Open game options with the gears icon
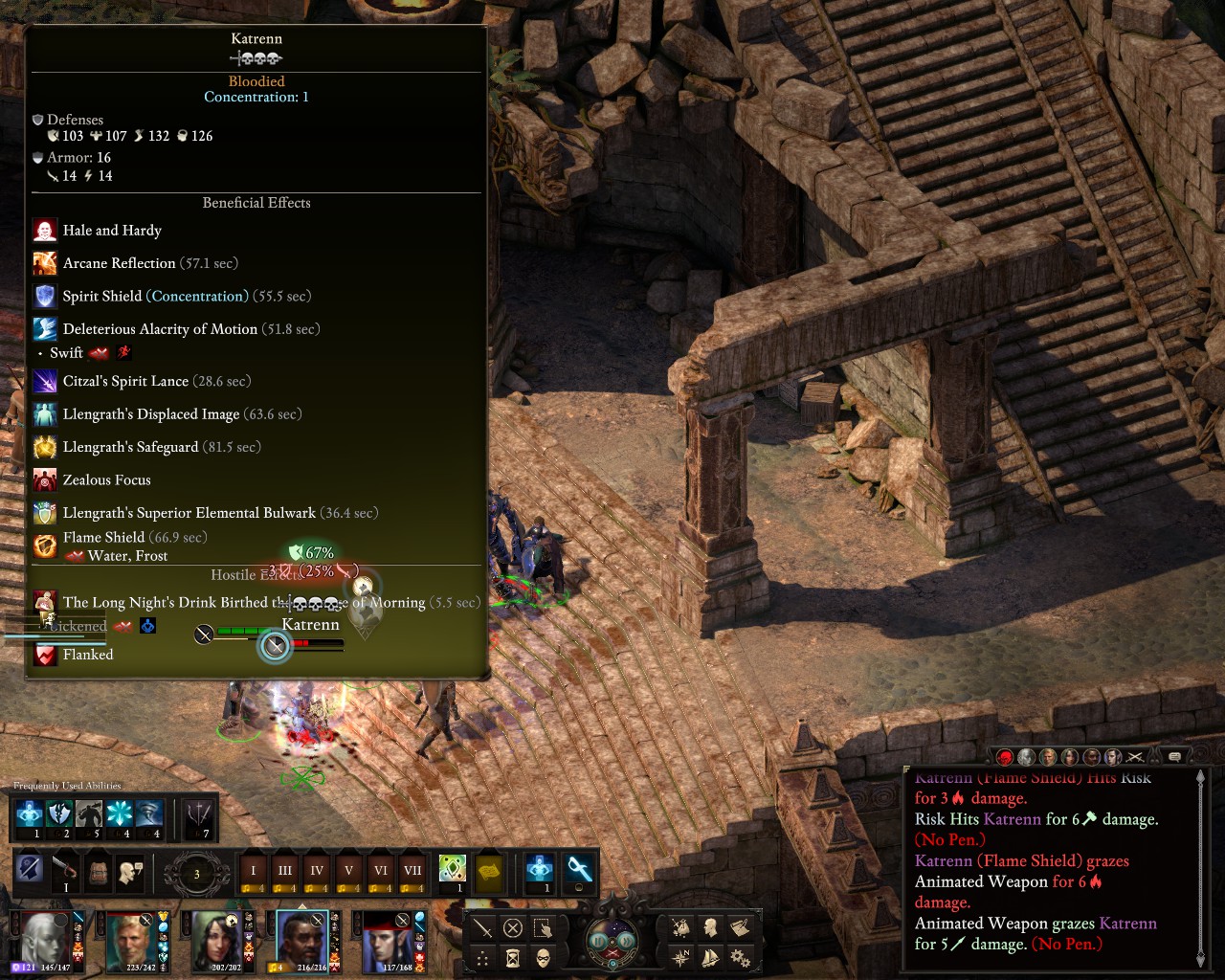1225x980 pixels. (740, 957)
